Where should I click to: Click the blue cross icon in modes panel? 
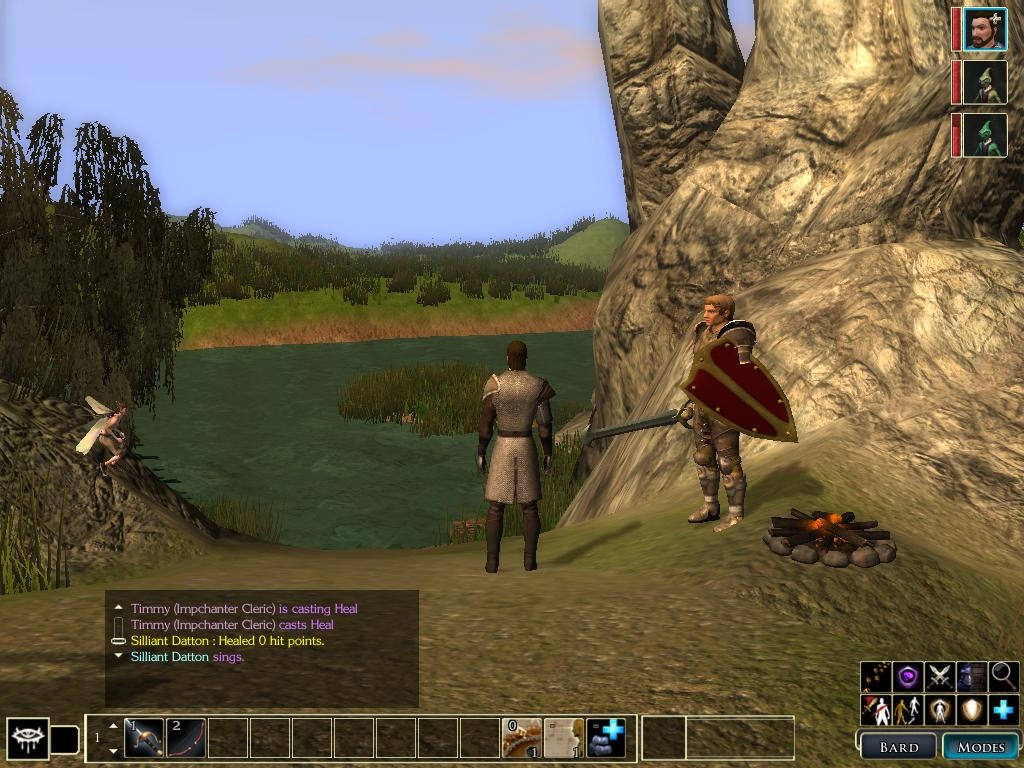[x=1004, y=710]
